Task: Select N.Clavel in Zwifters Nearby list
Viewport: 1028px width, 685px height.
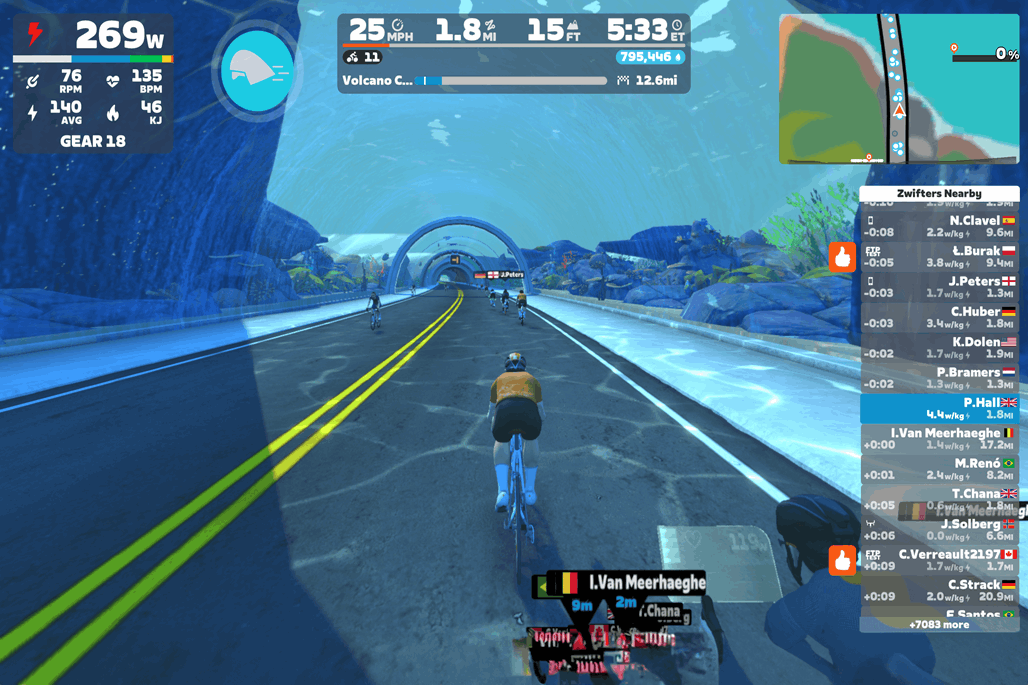Action: 939,227
